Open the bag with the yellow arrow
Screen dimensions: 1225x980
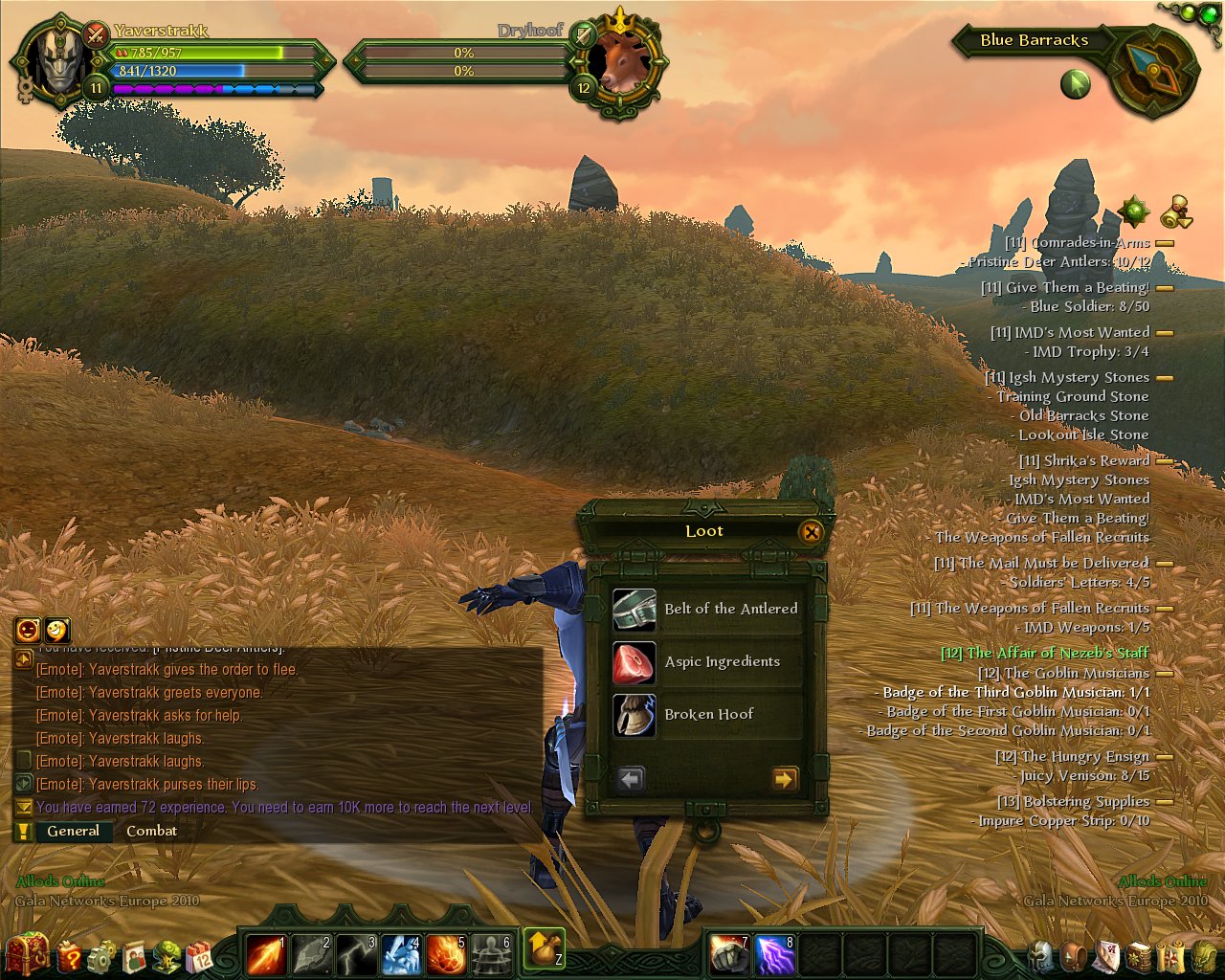tap(544, 948)
